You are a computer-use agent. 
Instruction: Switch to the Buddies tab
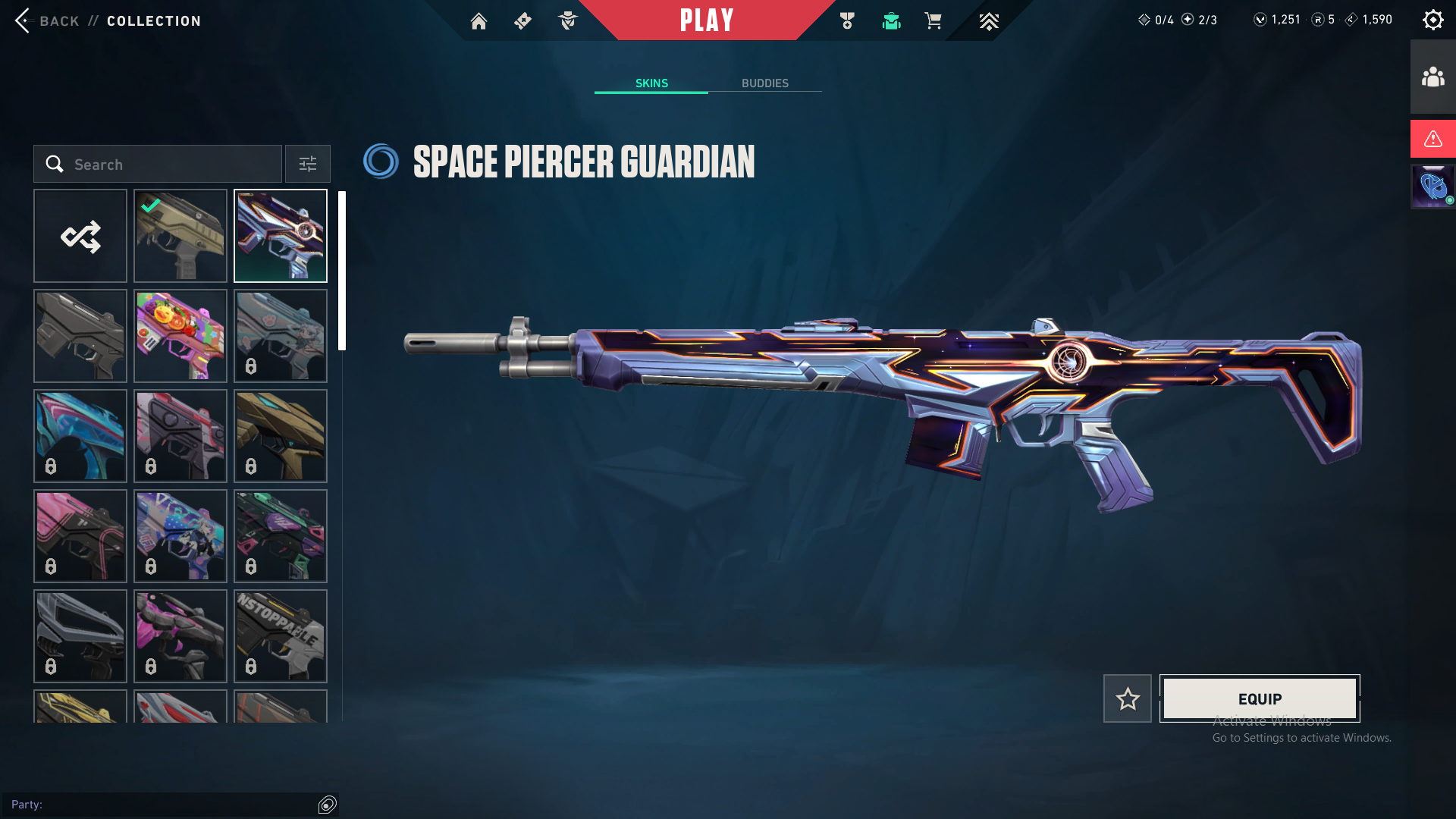(764, 83)
